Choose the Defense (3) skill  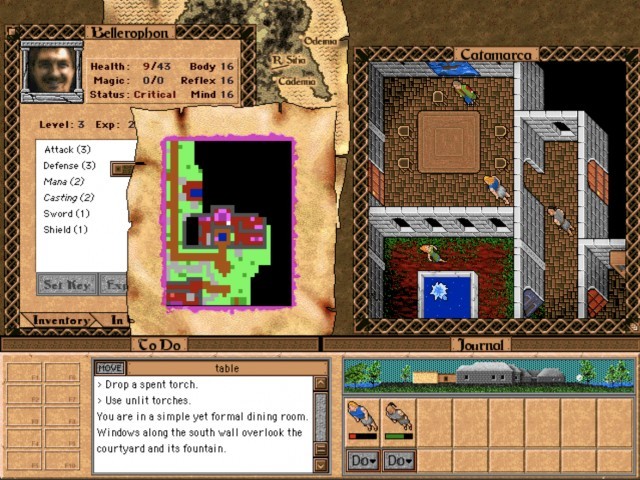pos(69,165)
